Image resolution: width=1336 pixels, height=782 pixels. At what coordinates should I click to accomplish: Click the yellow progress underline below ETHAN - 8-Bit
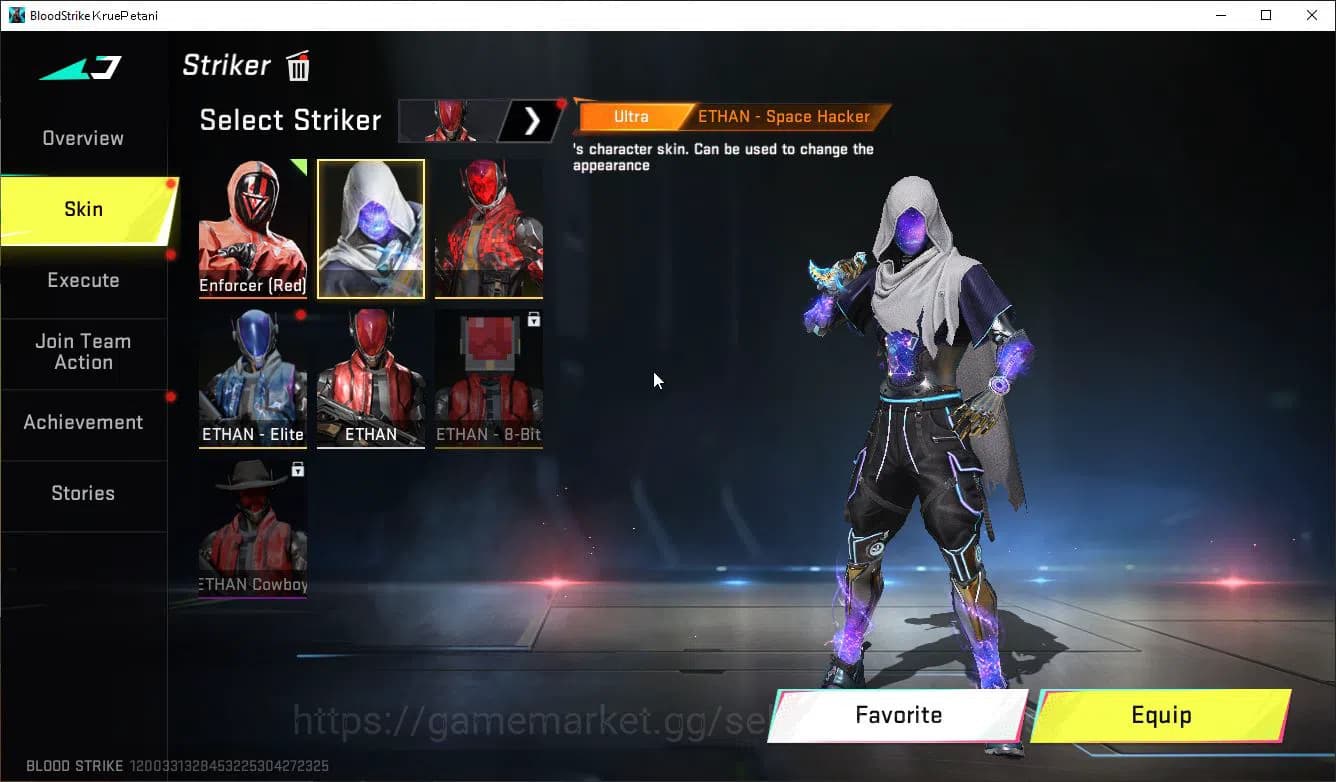(488, 449)
